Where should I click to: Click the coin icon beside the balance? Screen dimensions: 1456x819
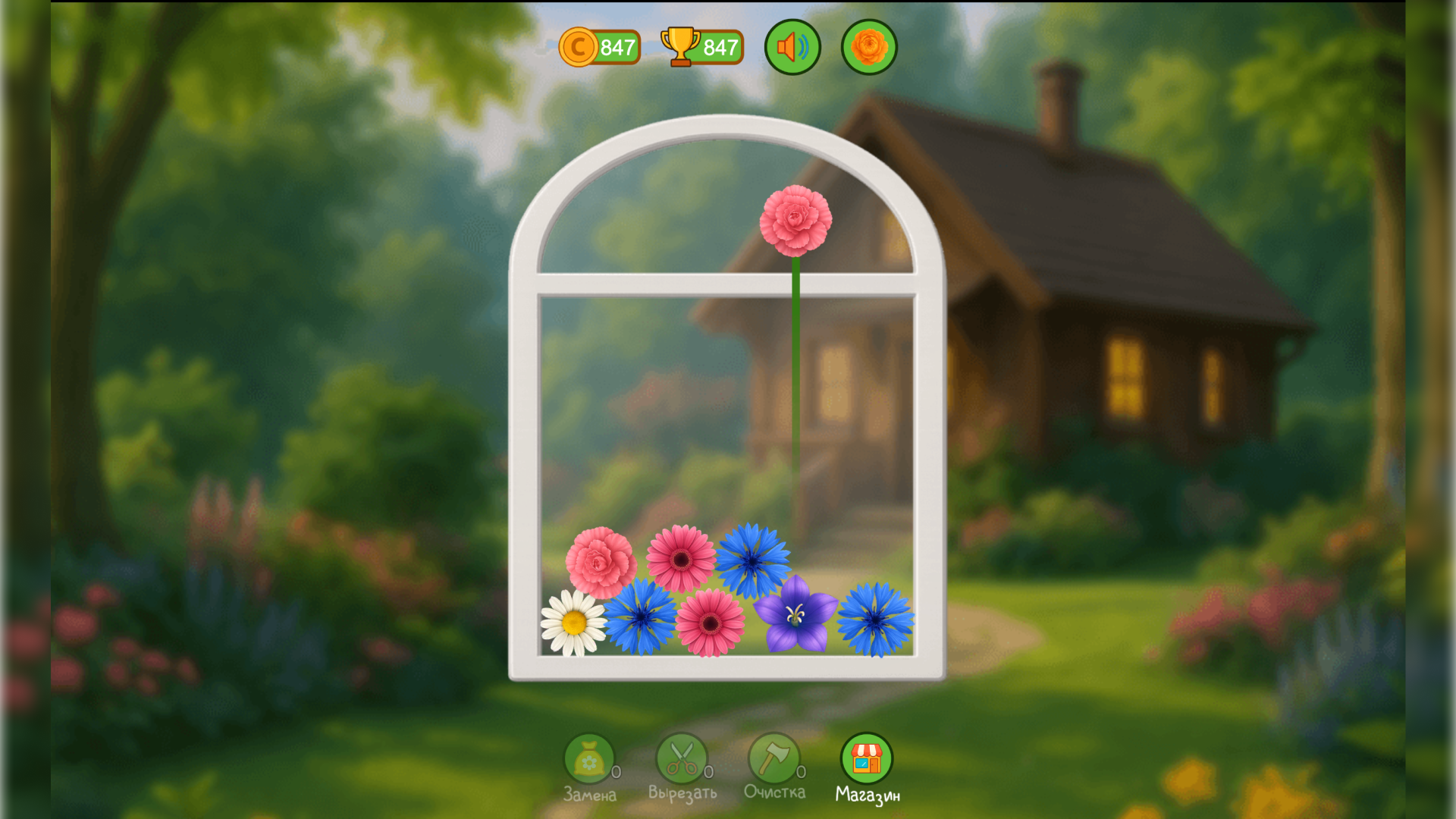579,48
